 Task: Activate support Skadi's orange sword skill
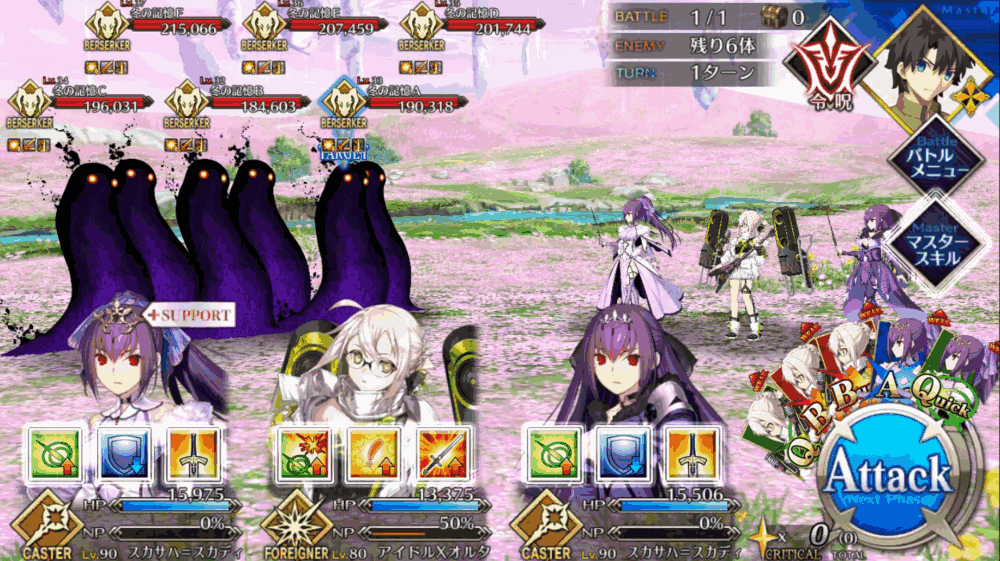[189, 455]
